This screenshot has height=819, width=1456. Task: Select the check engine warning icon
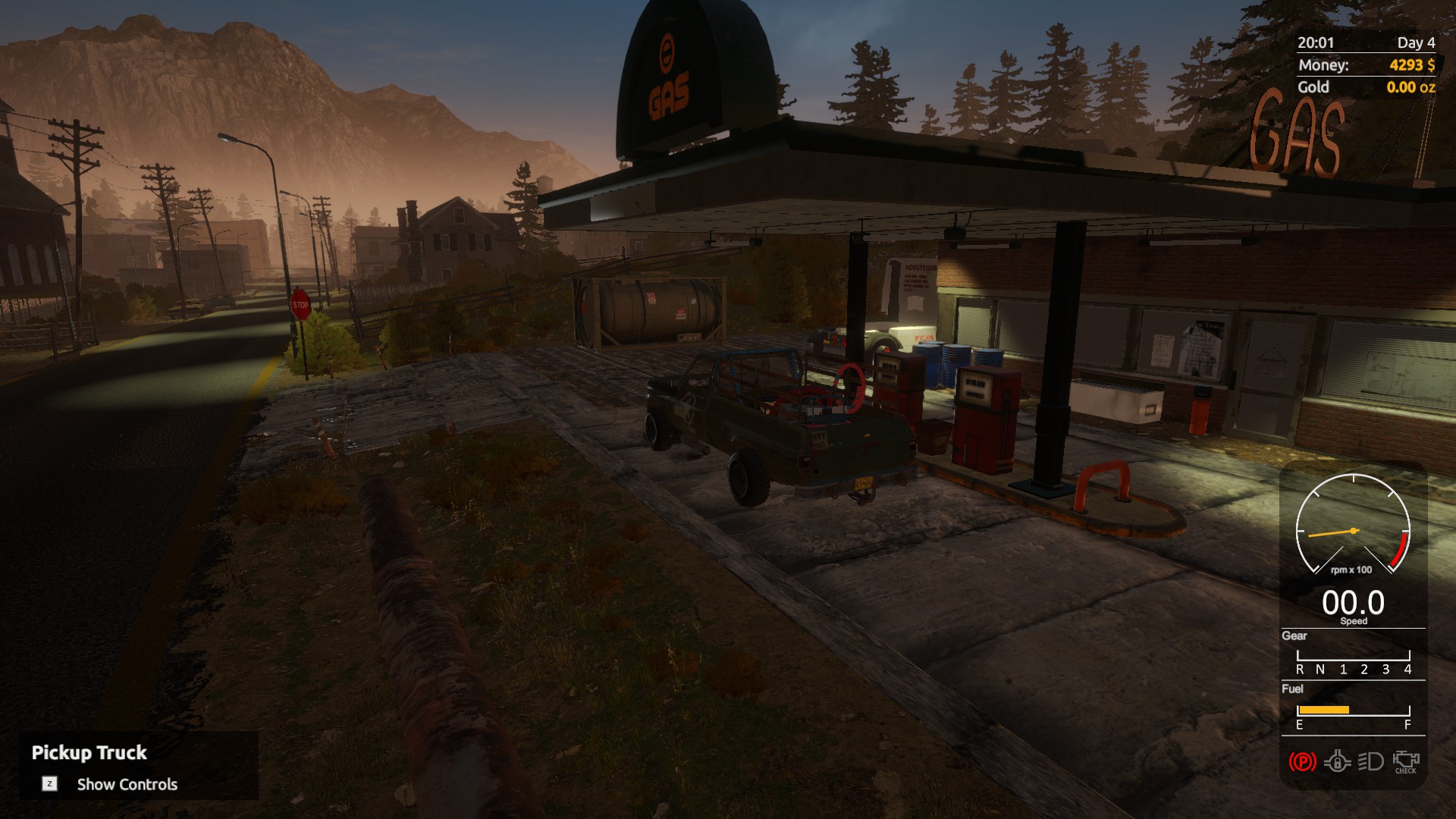1405,761
